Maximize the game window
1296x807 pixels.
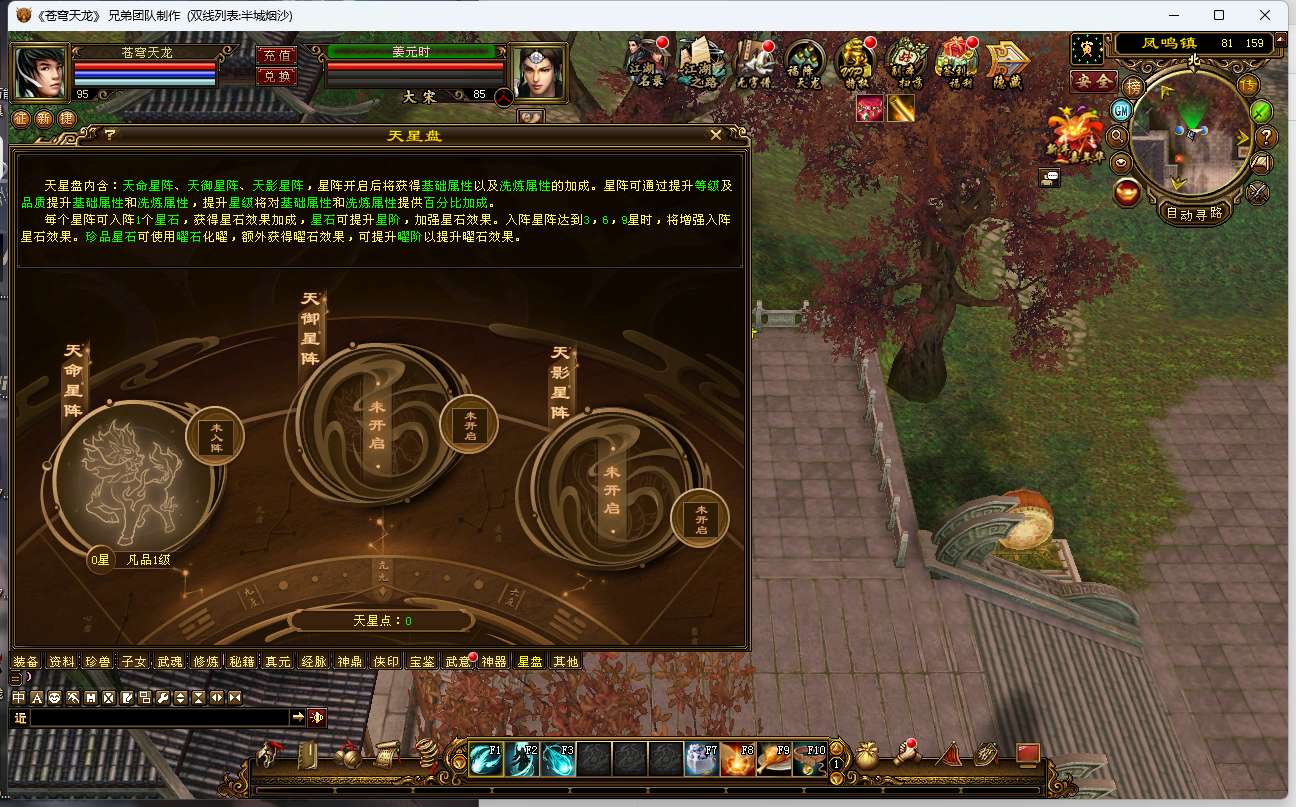[1219, 15]
